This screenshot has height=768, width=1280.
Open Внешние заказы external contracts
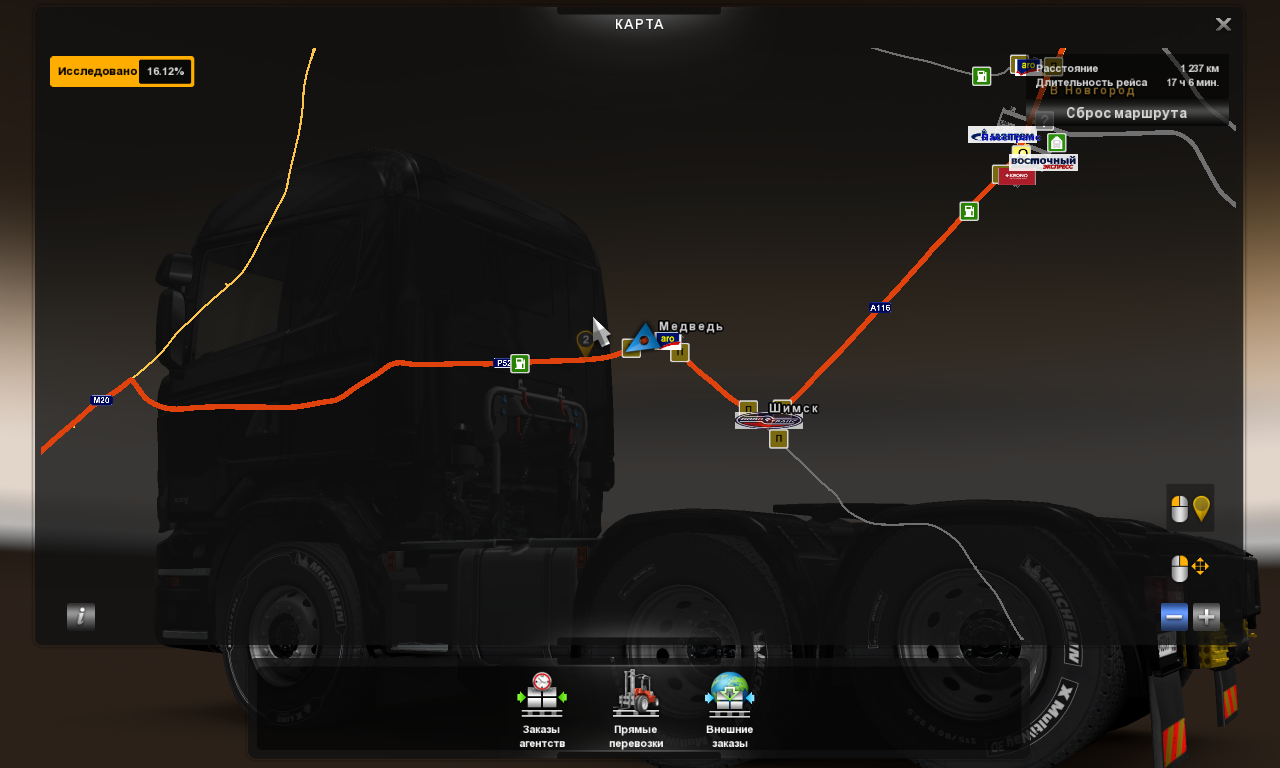click(730, 709)
